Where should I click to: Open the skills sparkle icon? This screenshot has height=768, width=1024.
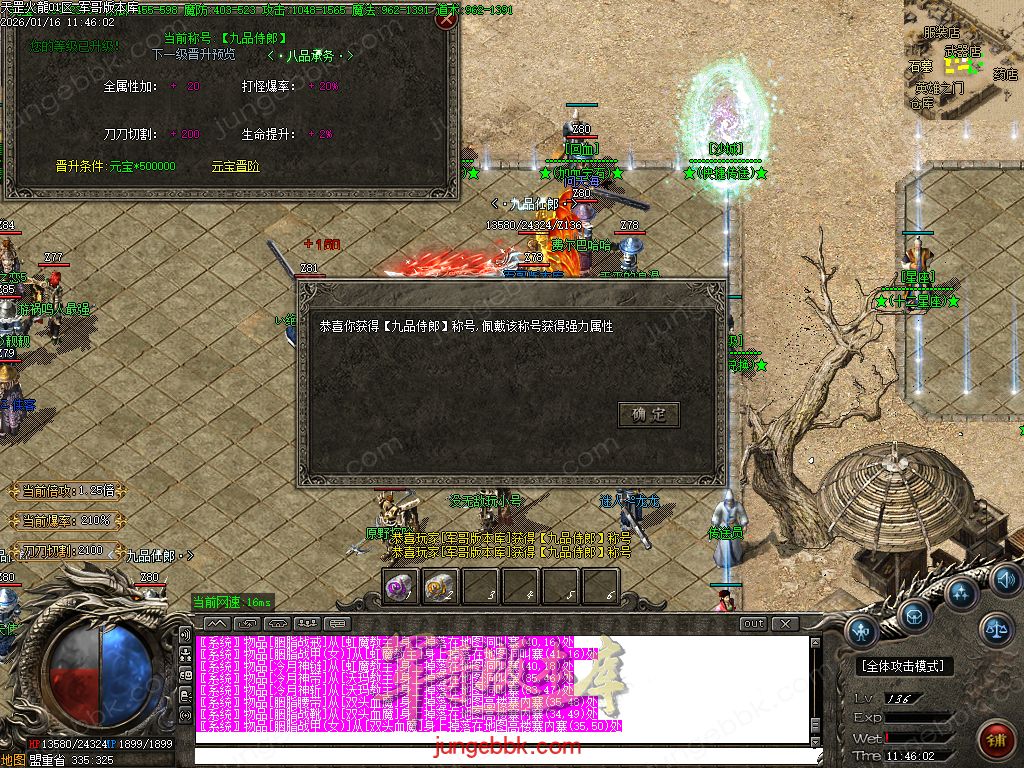[961, 593]
